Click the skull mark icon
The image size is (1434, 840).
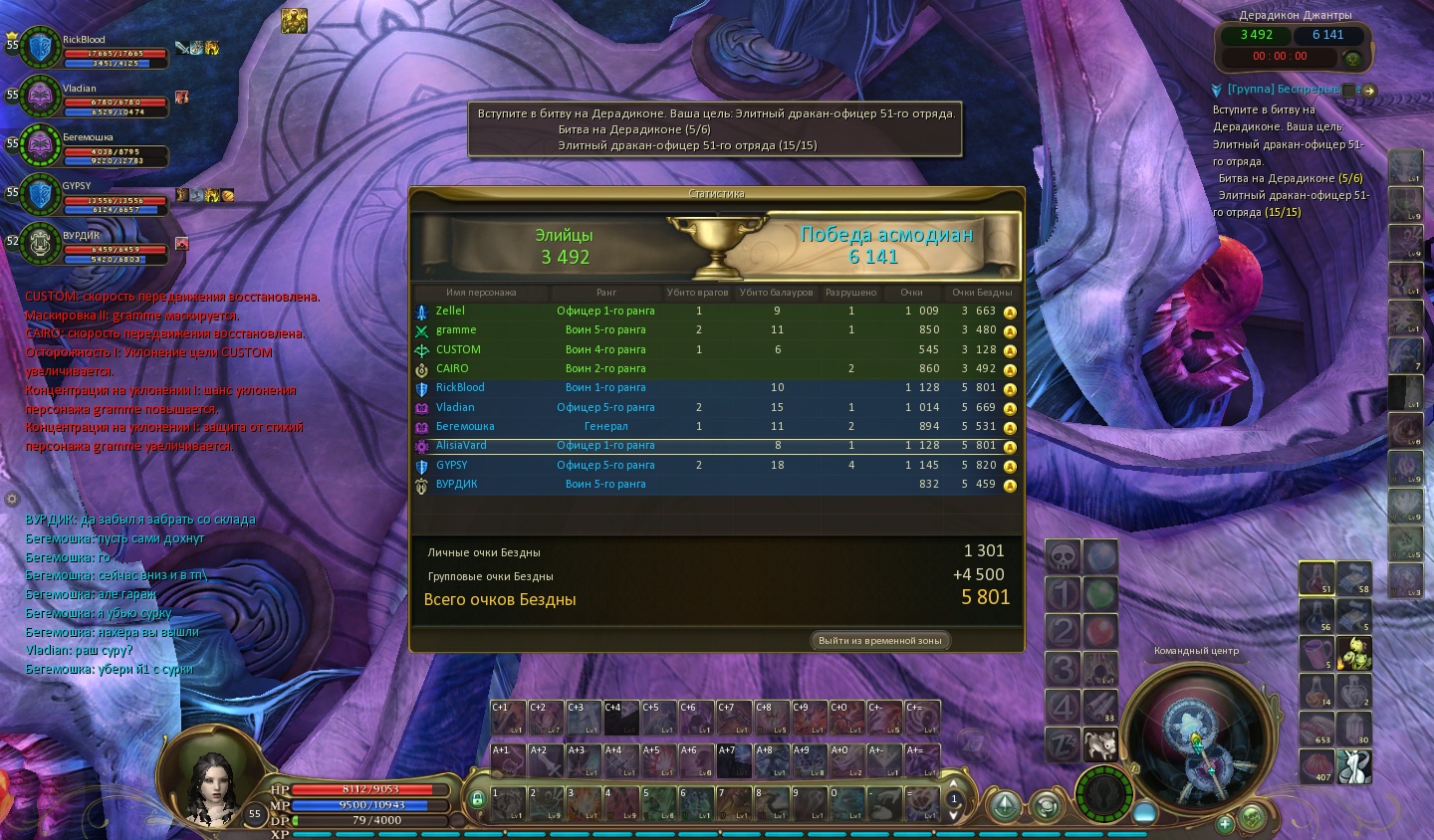pos(1063,557)
